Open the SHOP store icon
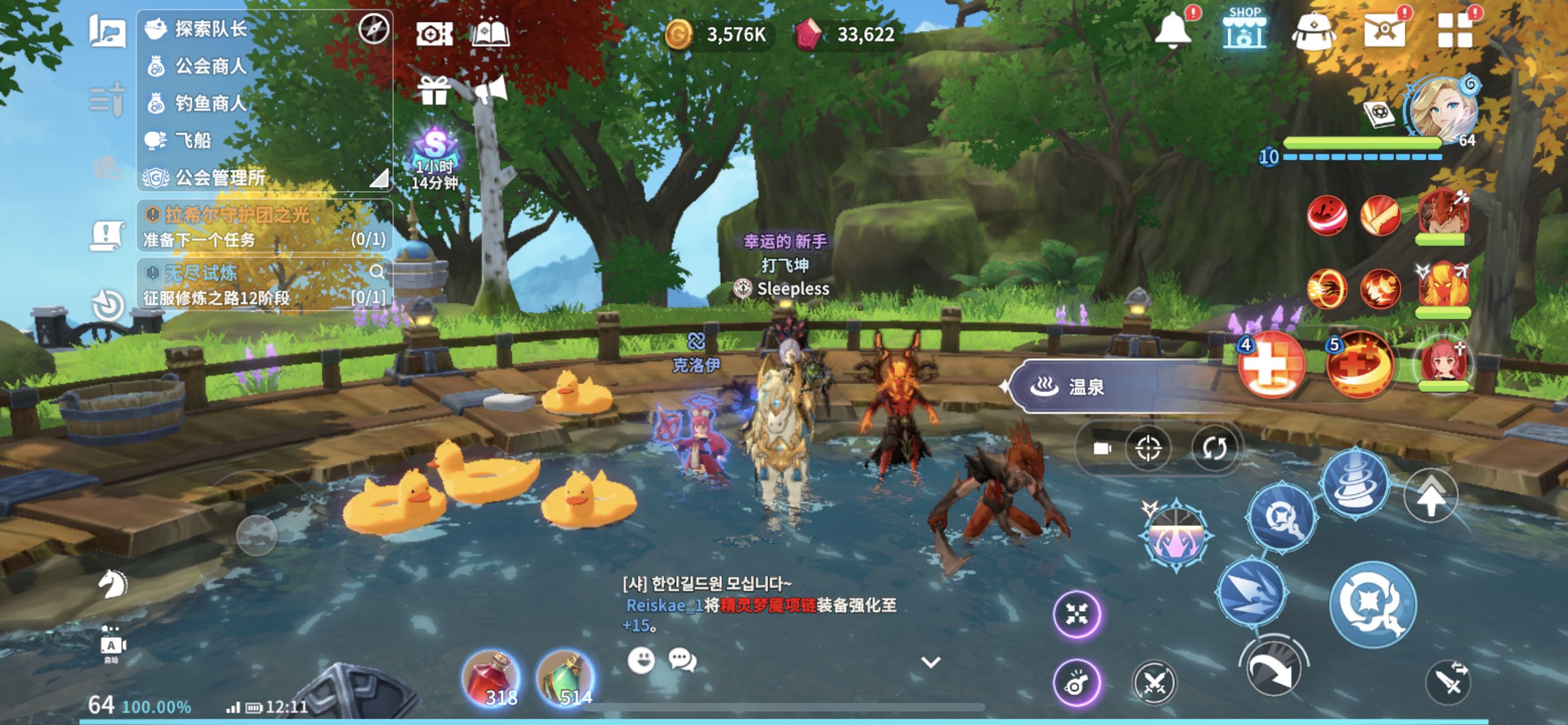 (1244, 29)
